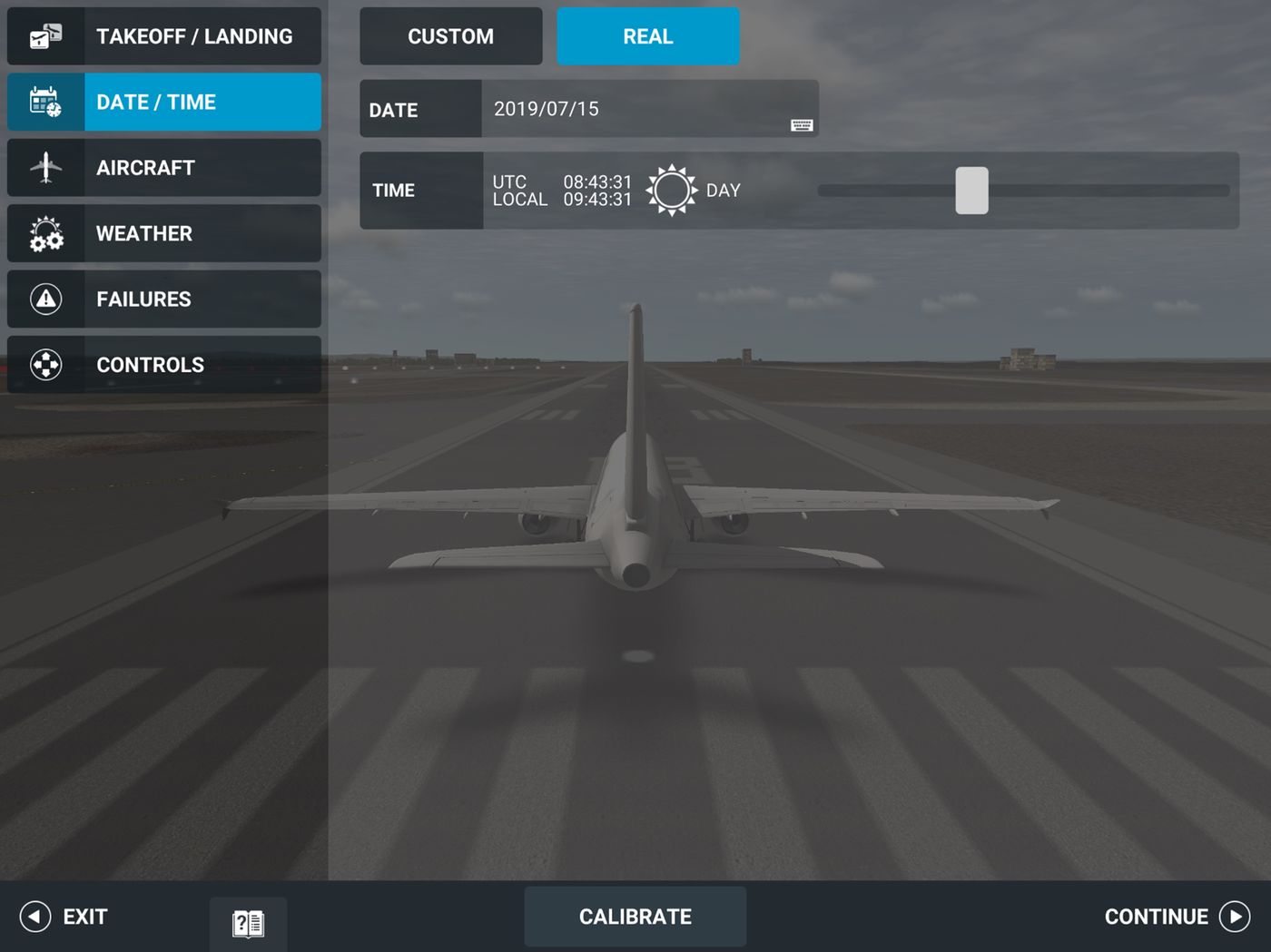Click the sun icon next to DAY
Screen dimensions: 1271x952
point(672,190)
